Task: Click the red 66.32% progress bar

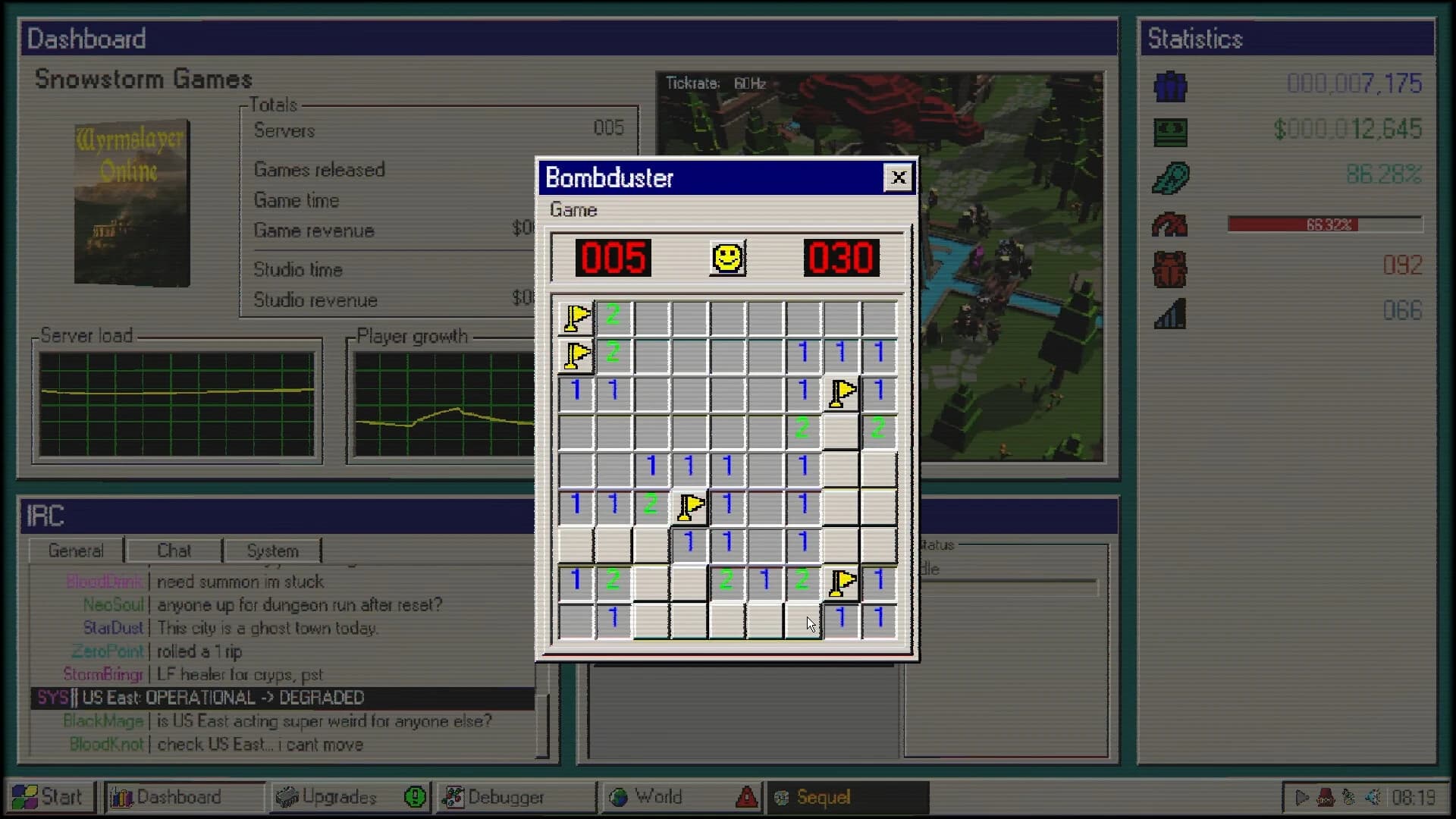Action: click(x=1325, y=224)
